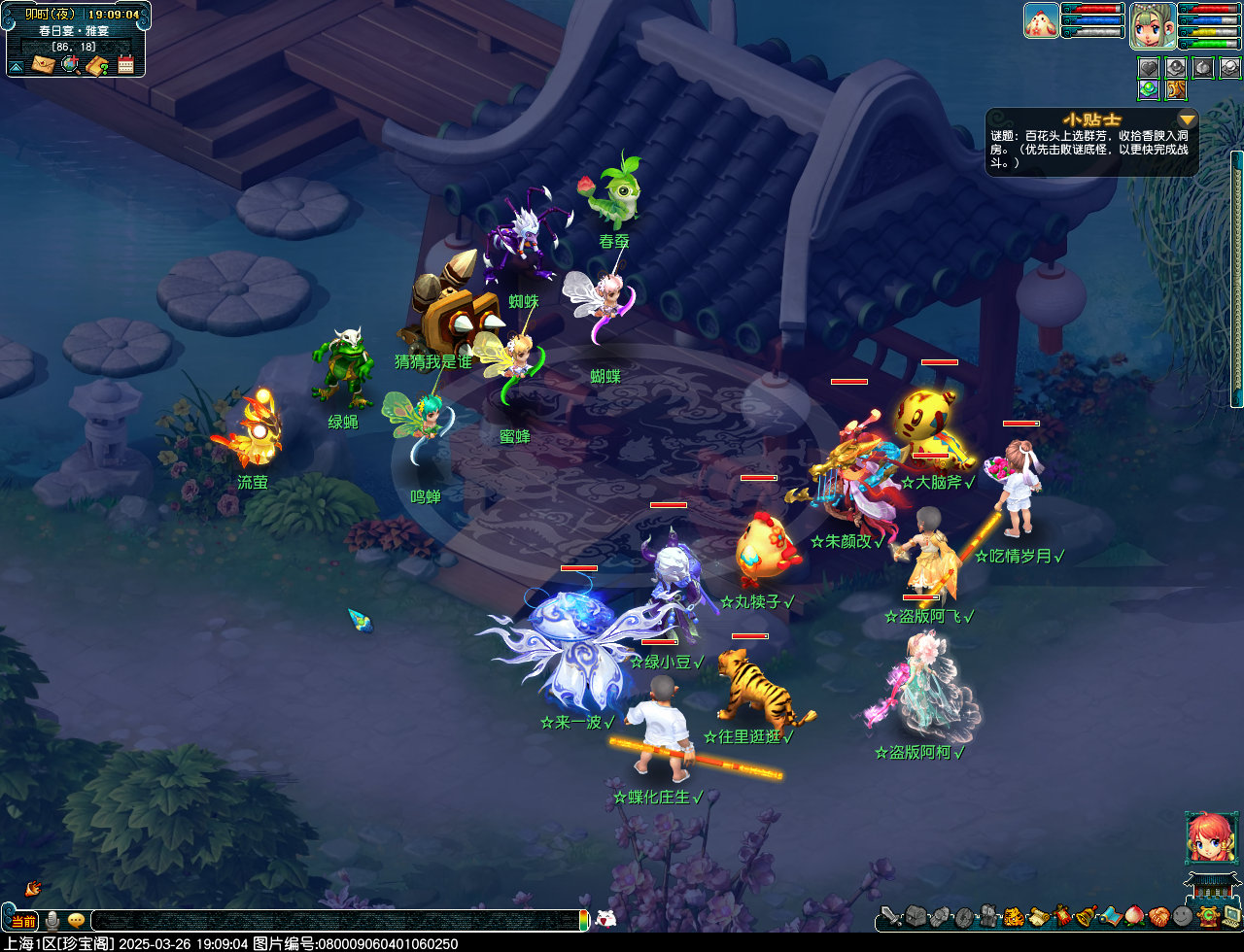Click the grey heart status icon

pyautogui.click(x=1149, y=67)
